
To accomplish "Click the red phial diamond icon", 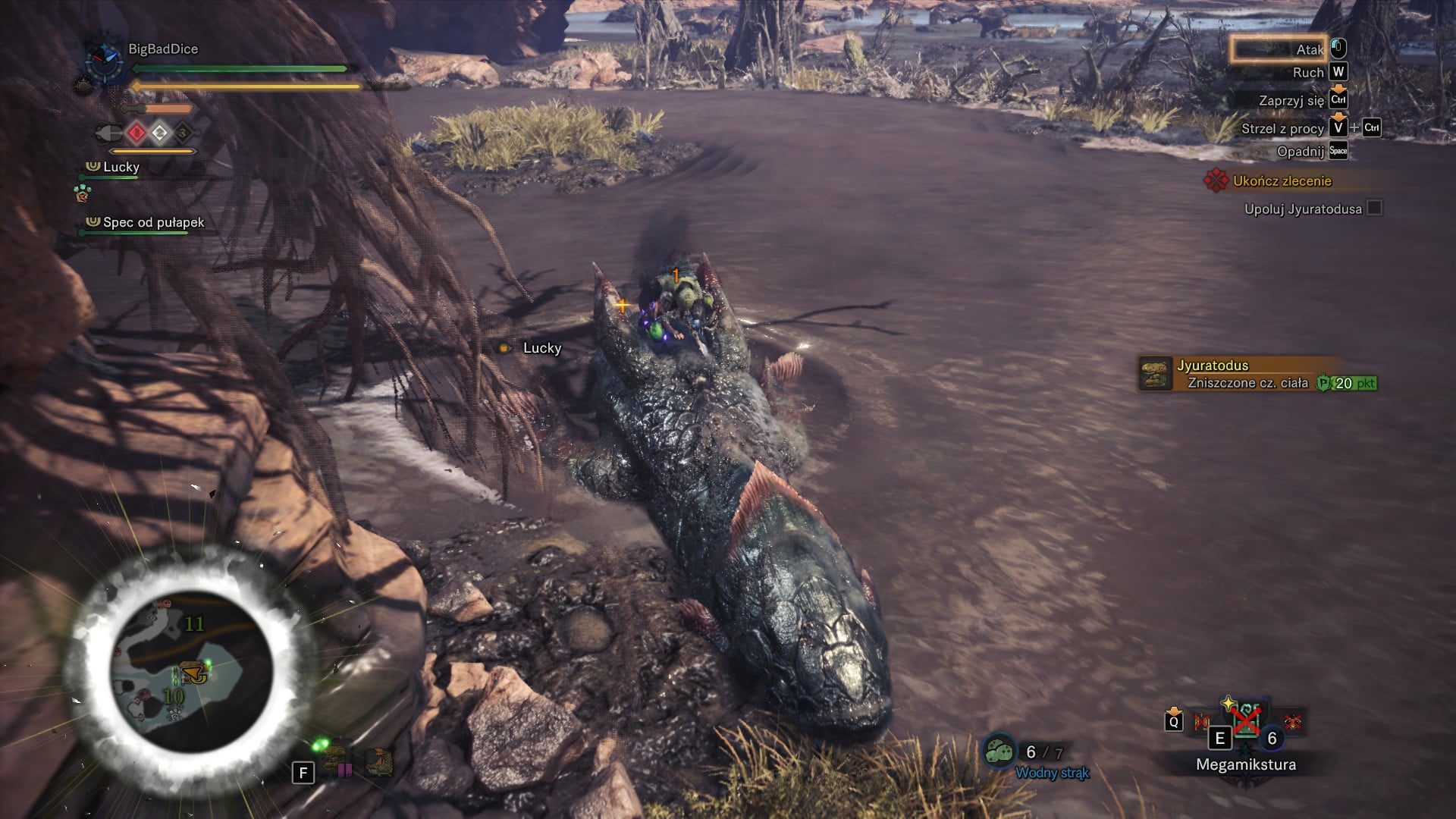I will pyautogui.click(x=136, y=133).
